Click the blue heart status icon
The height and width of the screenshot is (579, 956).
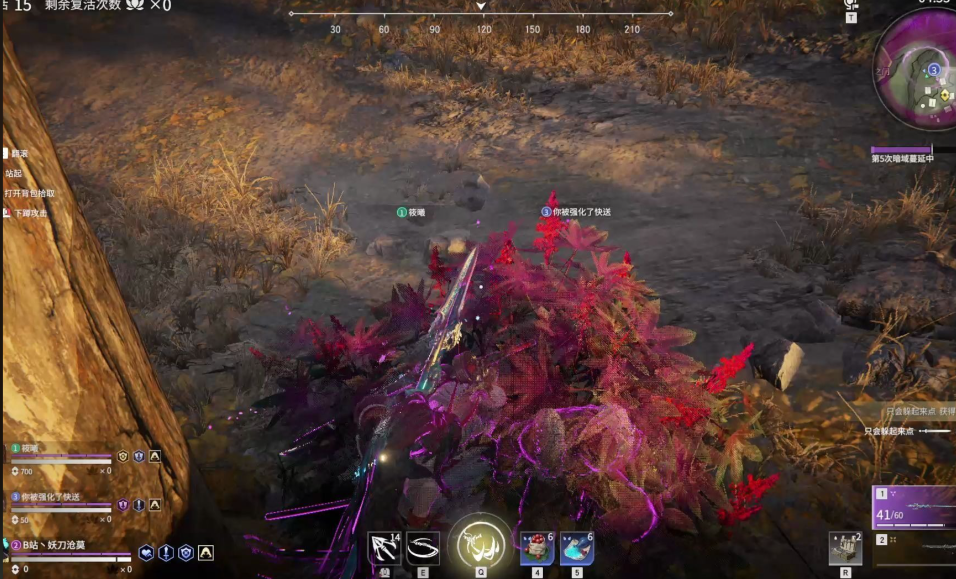pyautogui.click(x=146, y=552)
